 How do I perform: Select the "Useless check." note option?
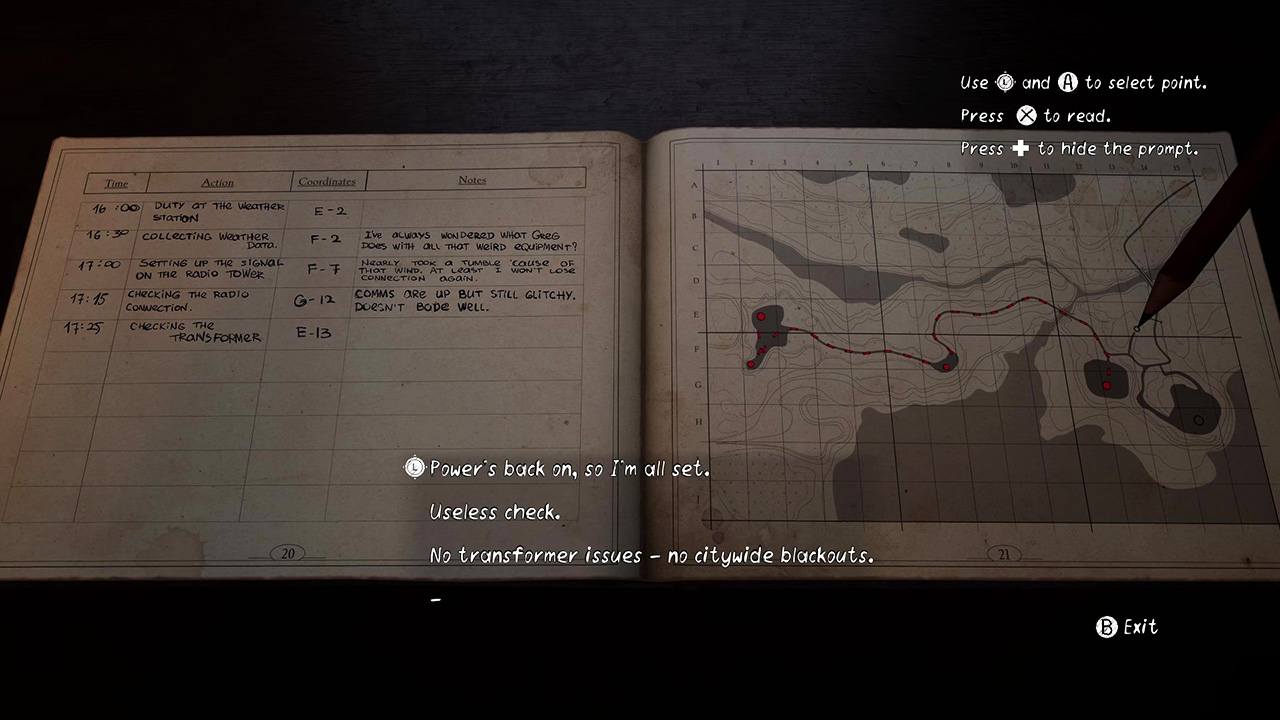click(x=495, y=512)
